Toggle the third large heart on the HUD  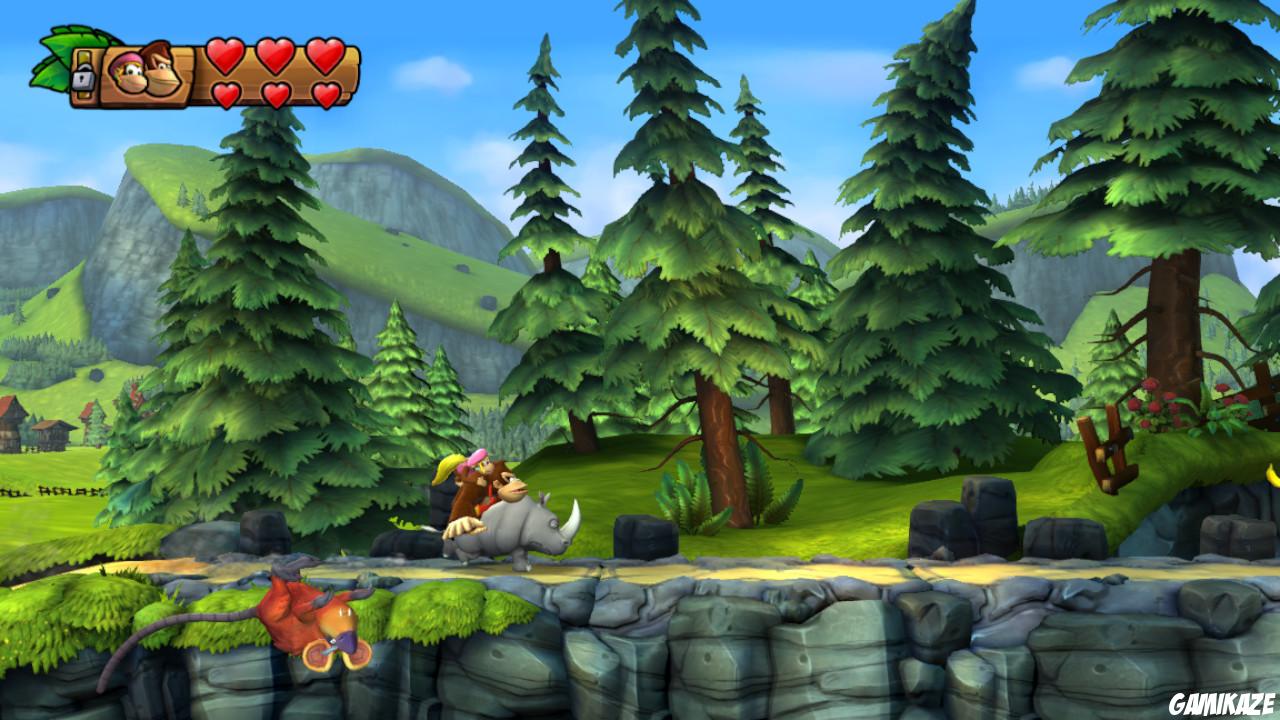(325, 56)
